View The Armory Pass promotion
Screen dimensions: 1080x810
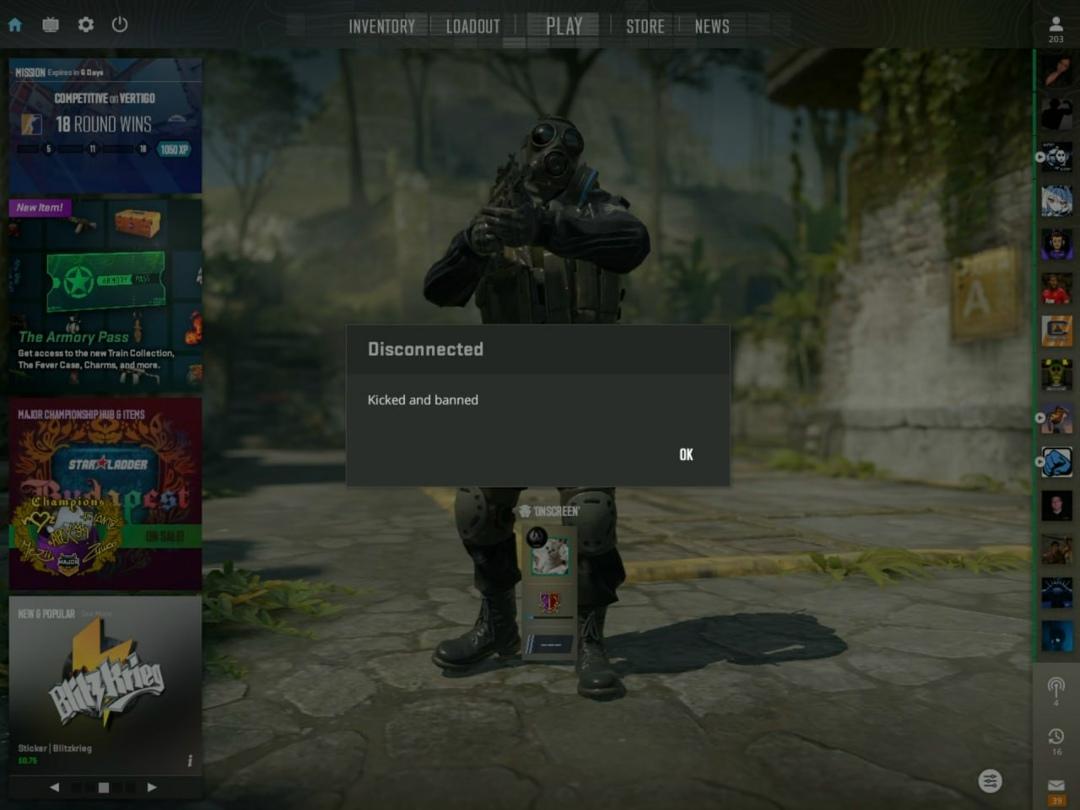105,295
